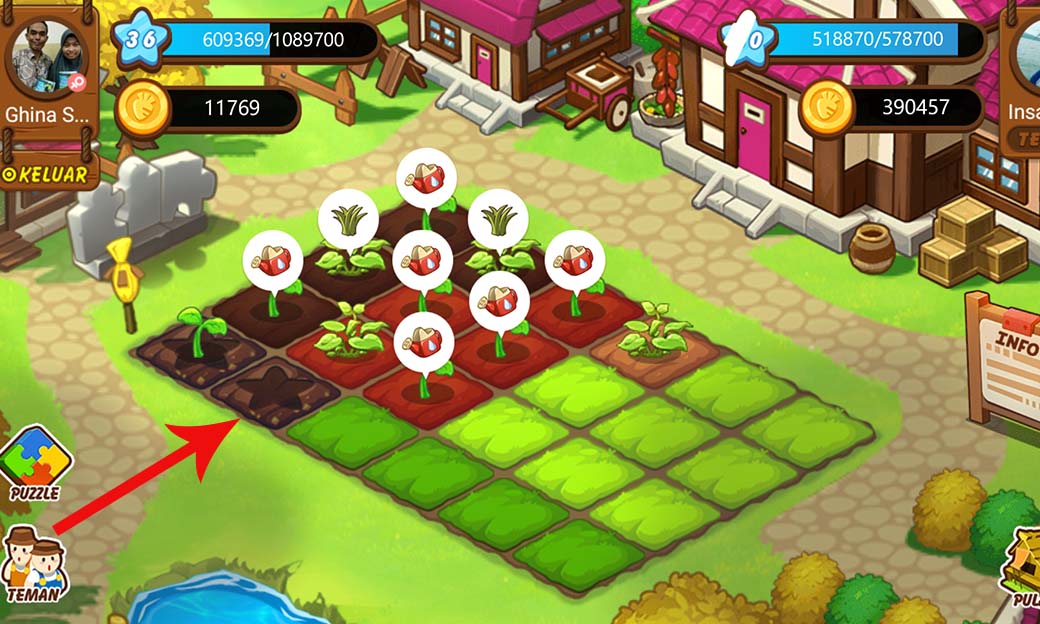Open Ghina S... player profile photo
Image resolution: width=1040 pixels, height=624 pixels.
pyautogui.click(x=47, y=55)
